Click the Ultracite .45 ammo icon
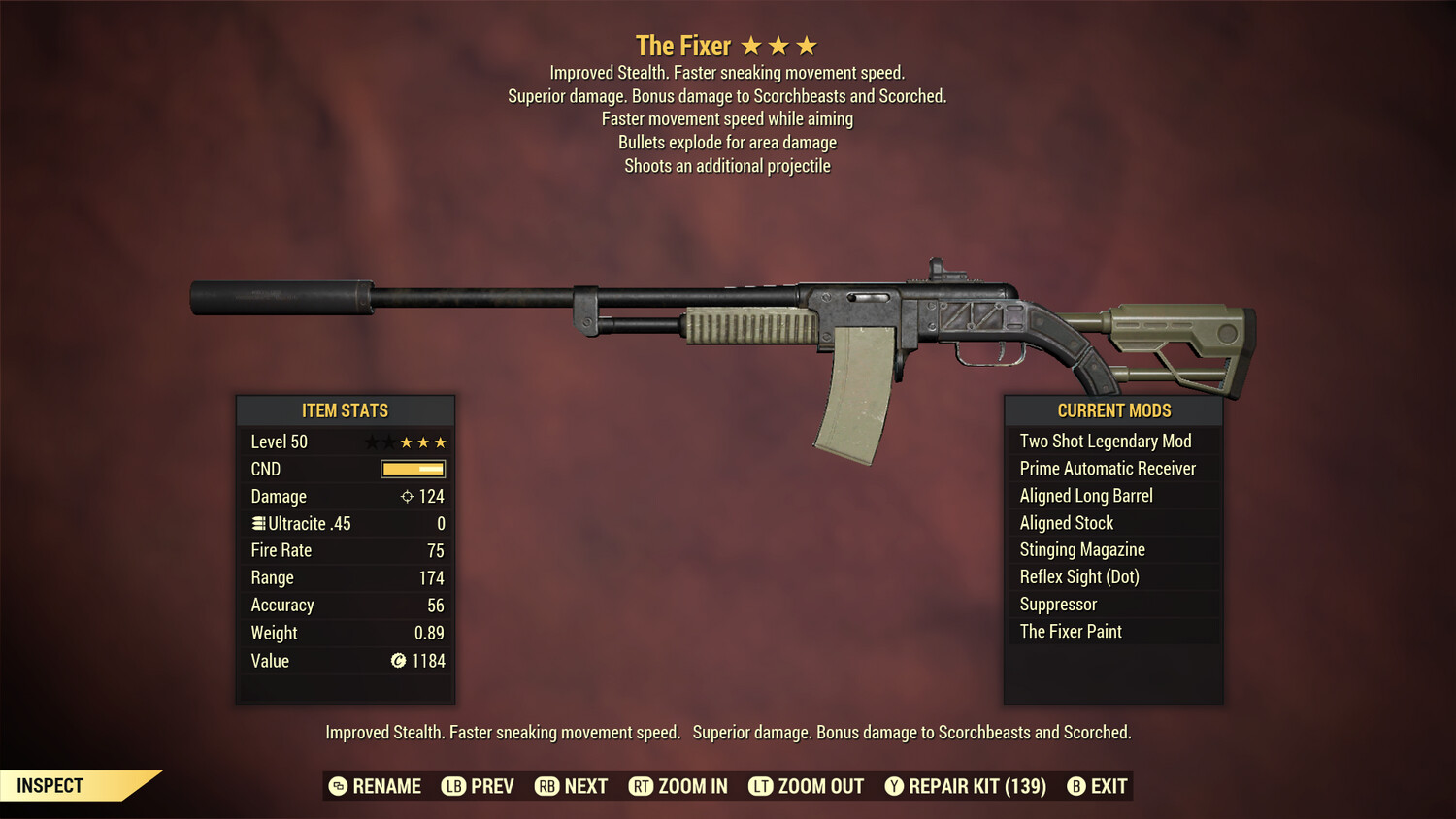The width and height of the screenshot is (1456, 819). [257, 523]
